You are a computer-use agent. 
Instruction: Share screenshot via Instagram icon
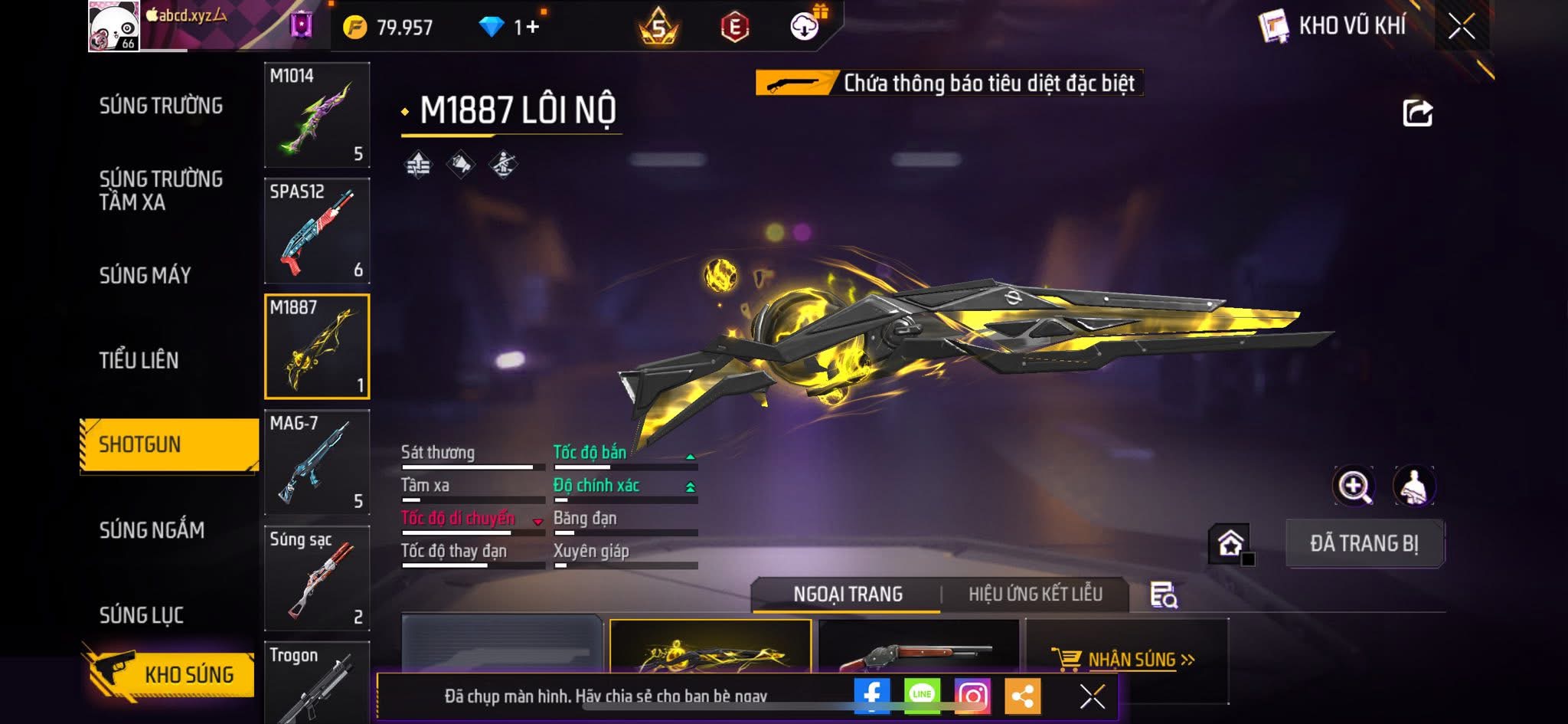[972, 696]
